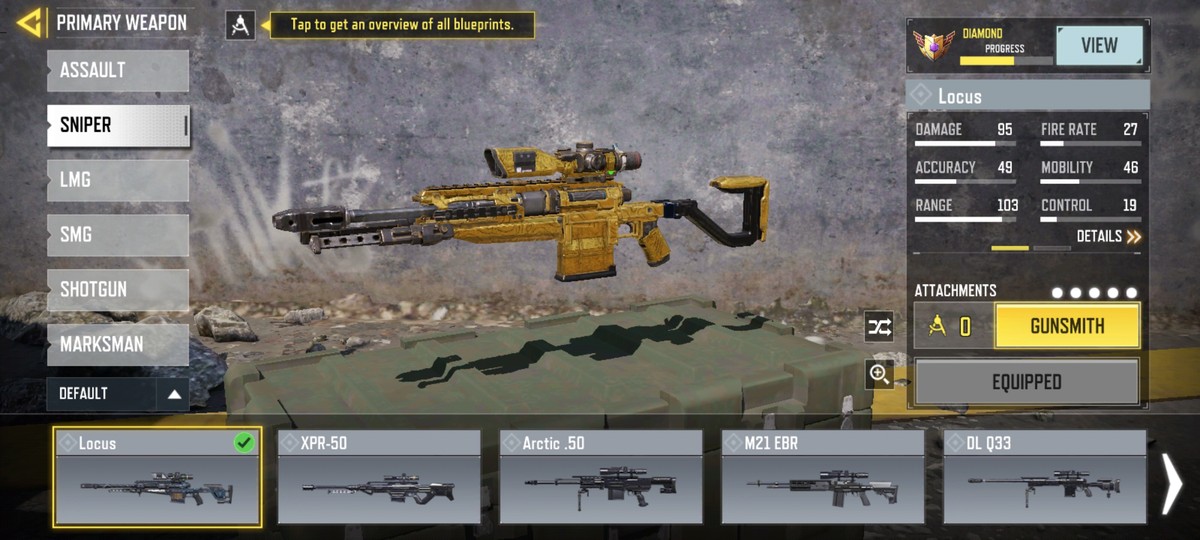The image size is (1200, 540).
Task: Switch to the Assault weapon category
Action: point(117,71)
